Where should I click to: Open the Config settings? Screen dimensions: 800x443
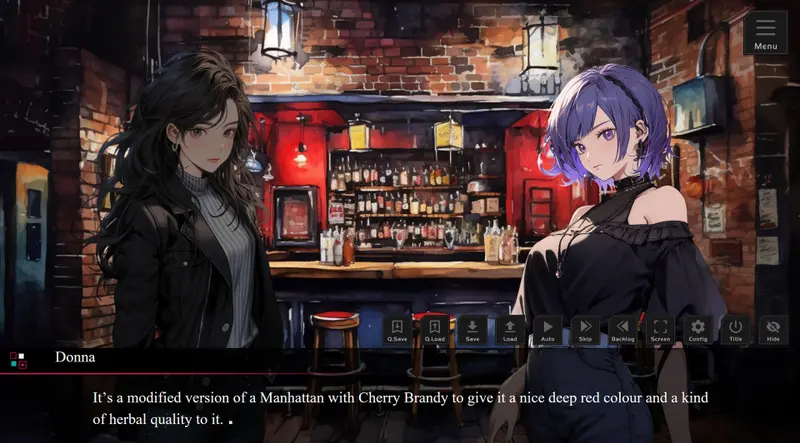pos(698,330)
